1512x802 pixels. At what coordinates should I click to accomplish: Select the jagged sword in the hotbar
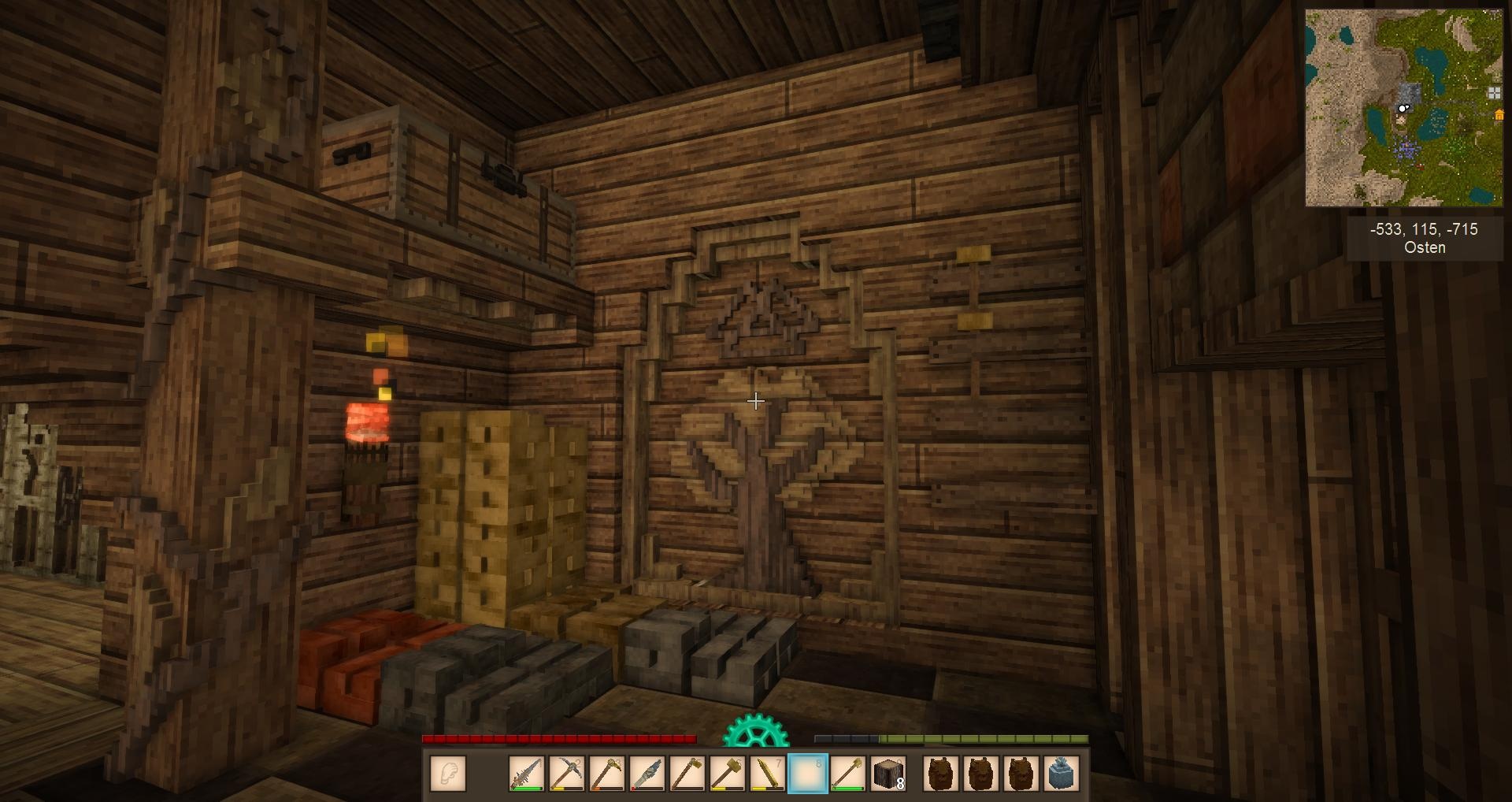[527, 774]
